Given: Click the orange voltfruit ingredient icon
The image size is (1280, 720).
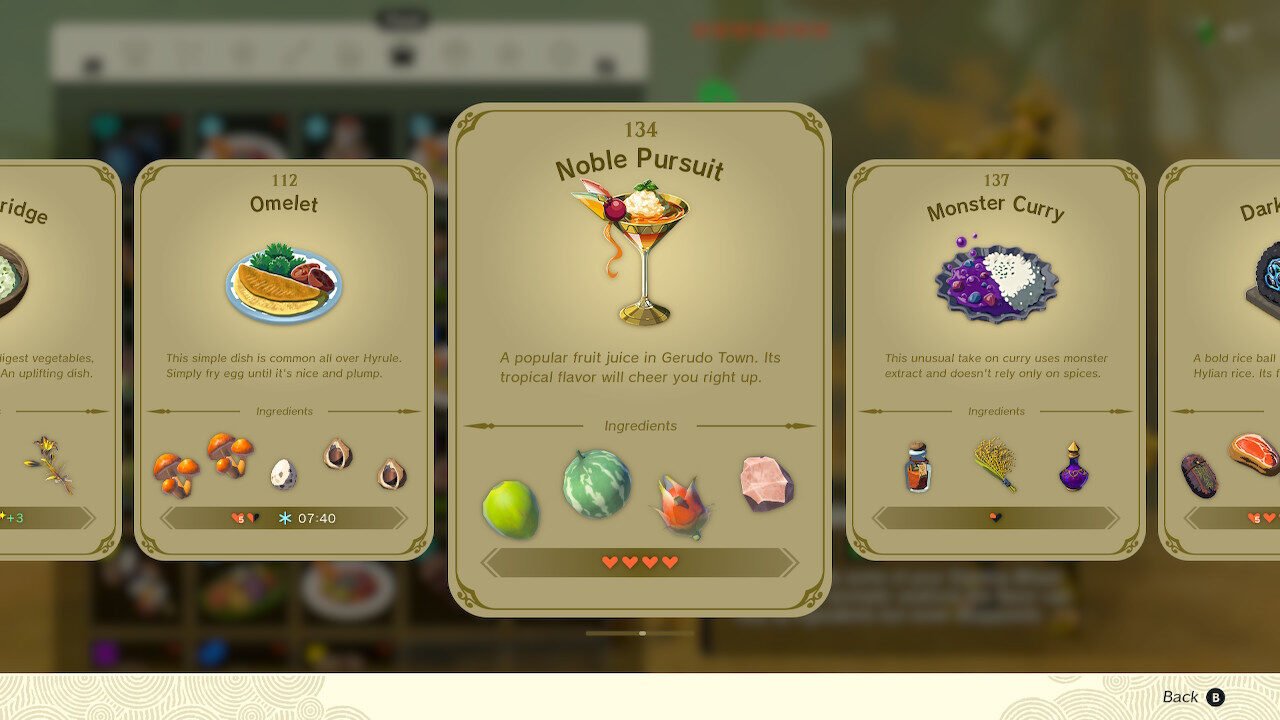Looking at the screenshot, I should pos(682,505).
